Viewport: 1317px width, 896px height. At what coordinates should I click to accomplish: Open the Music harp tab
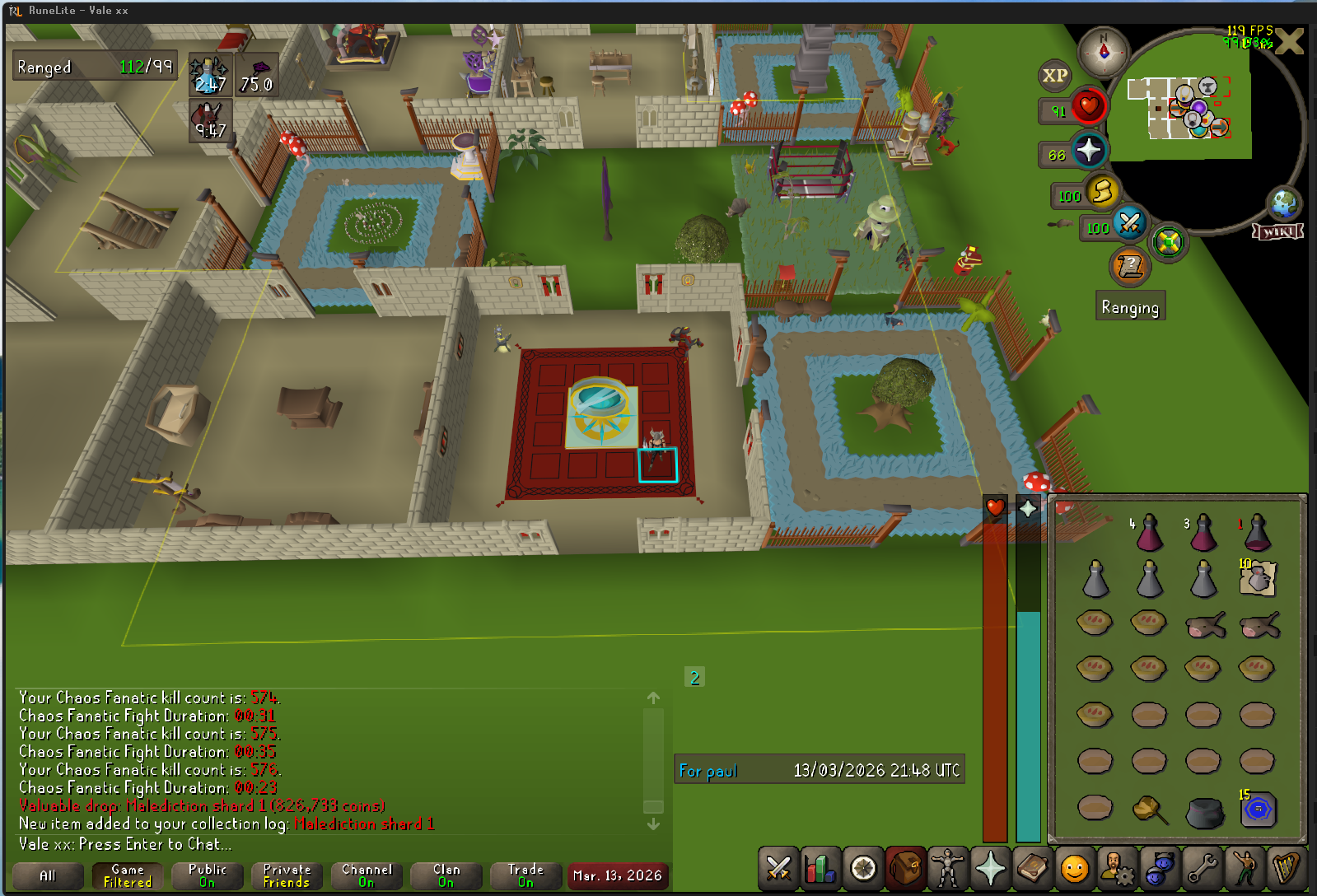(x=1286, y=869)
